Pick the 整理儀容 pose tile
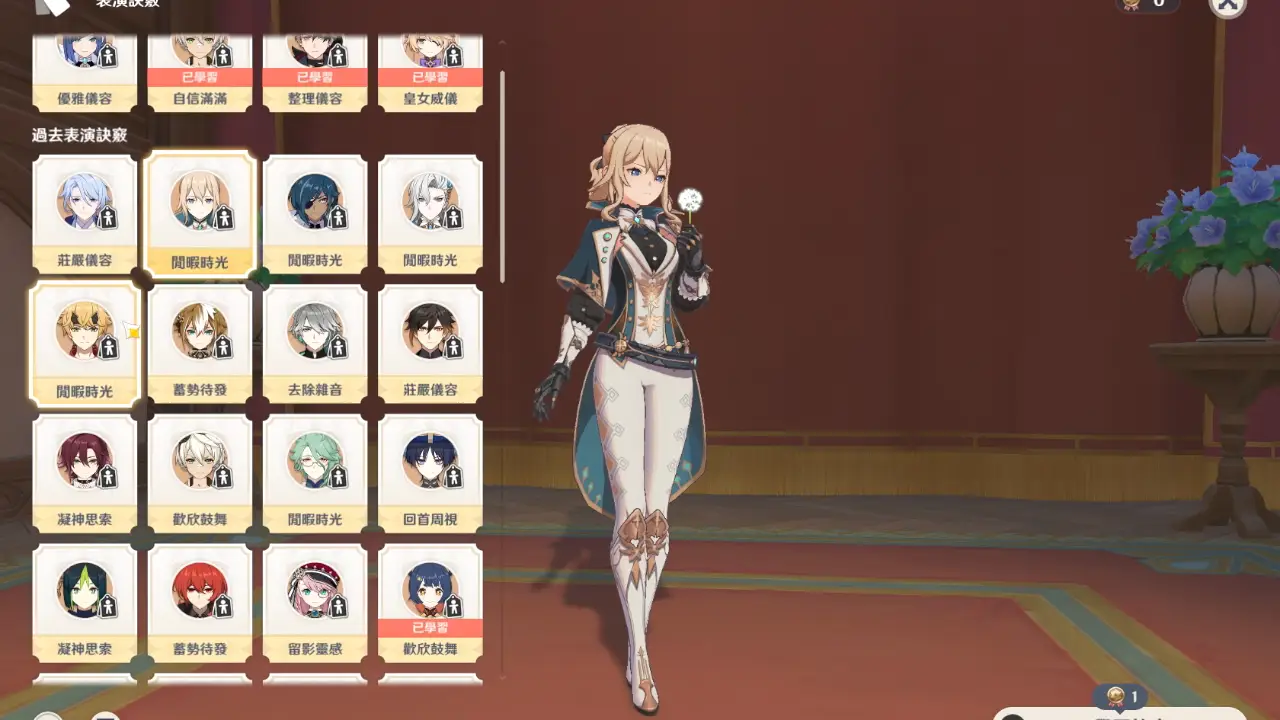The height and width of the screenshot is (720, 1280). [x=315, y=70]
